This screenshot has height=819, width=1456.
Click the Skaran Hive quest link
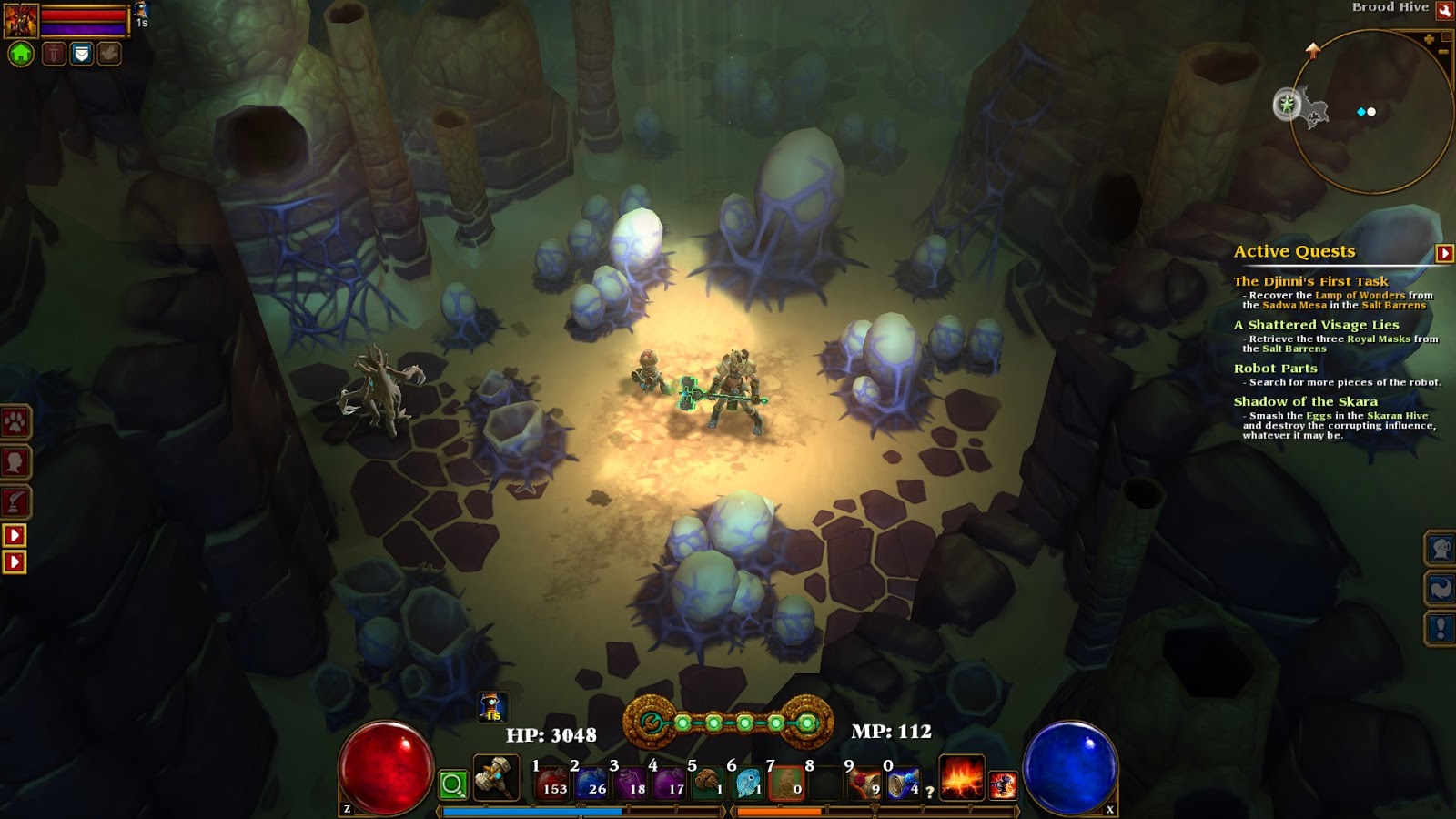[1396, 414]
